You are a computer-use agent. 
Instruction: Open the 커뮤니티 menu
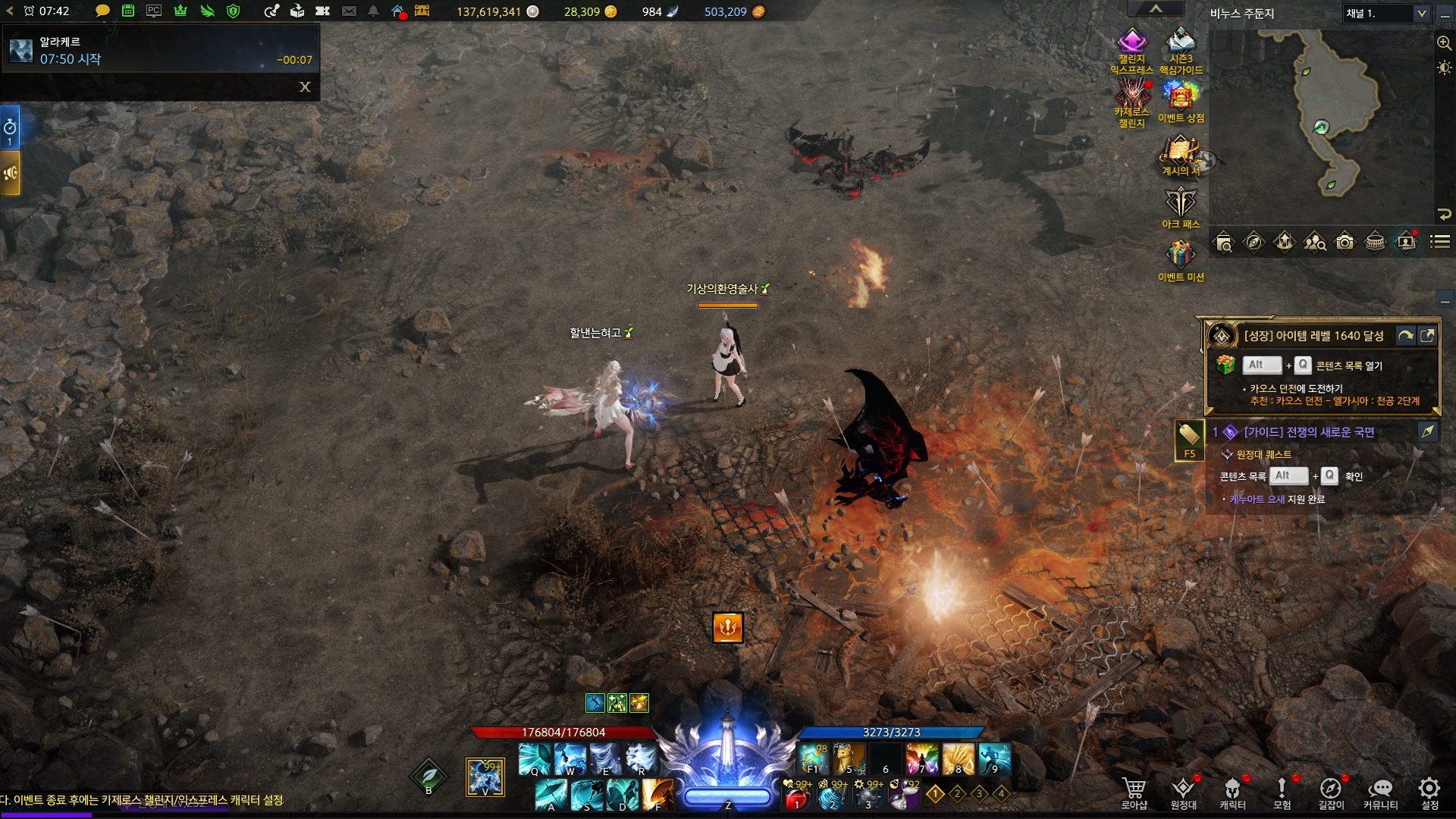(x=1380, y=792)
